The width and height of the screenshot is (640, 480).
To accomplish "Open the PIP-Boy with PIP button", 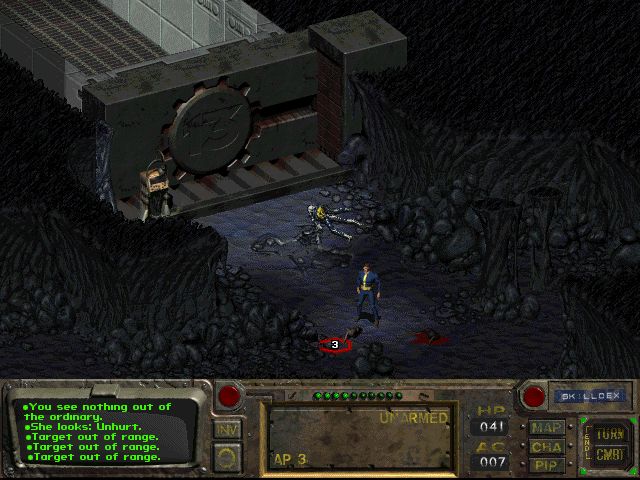I will [x=546, y=465].
